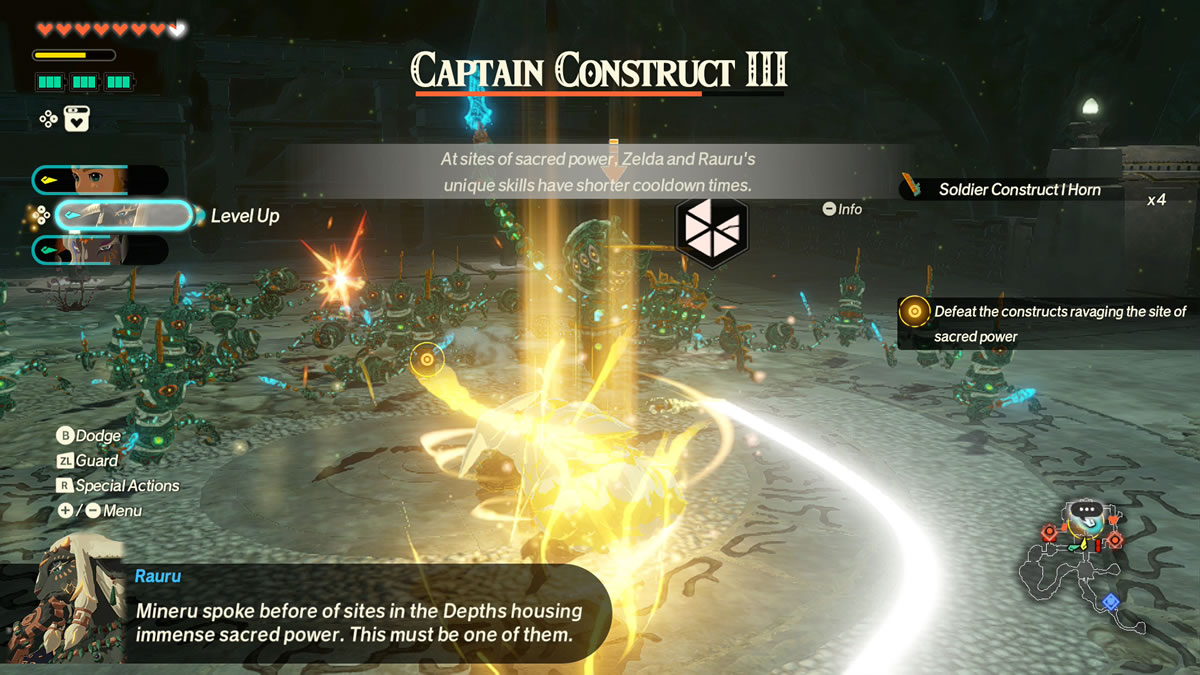Select the blue diamond marker on minimap
The height and width of the screenshot is (675, 1200).
tap(1110, 601)
